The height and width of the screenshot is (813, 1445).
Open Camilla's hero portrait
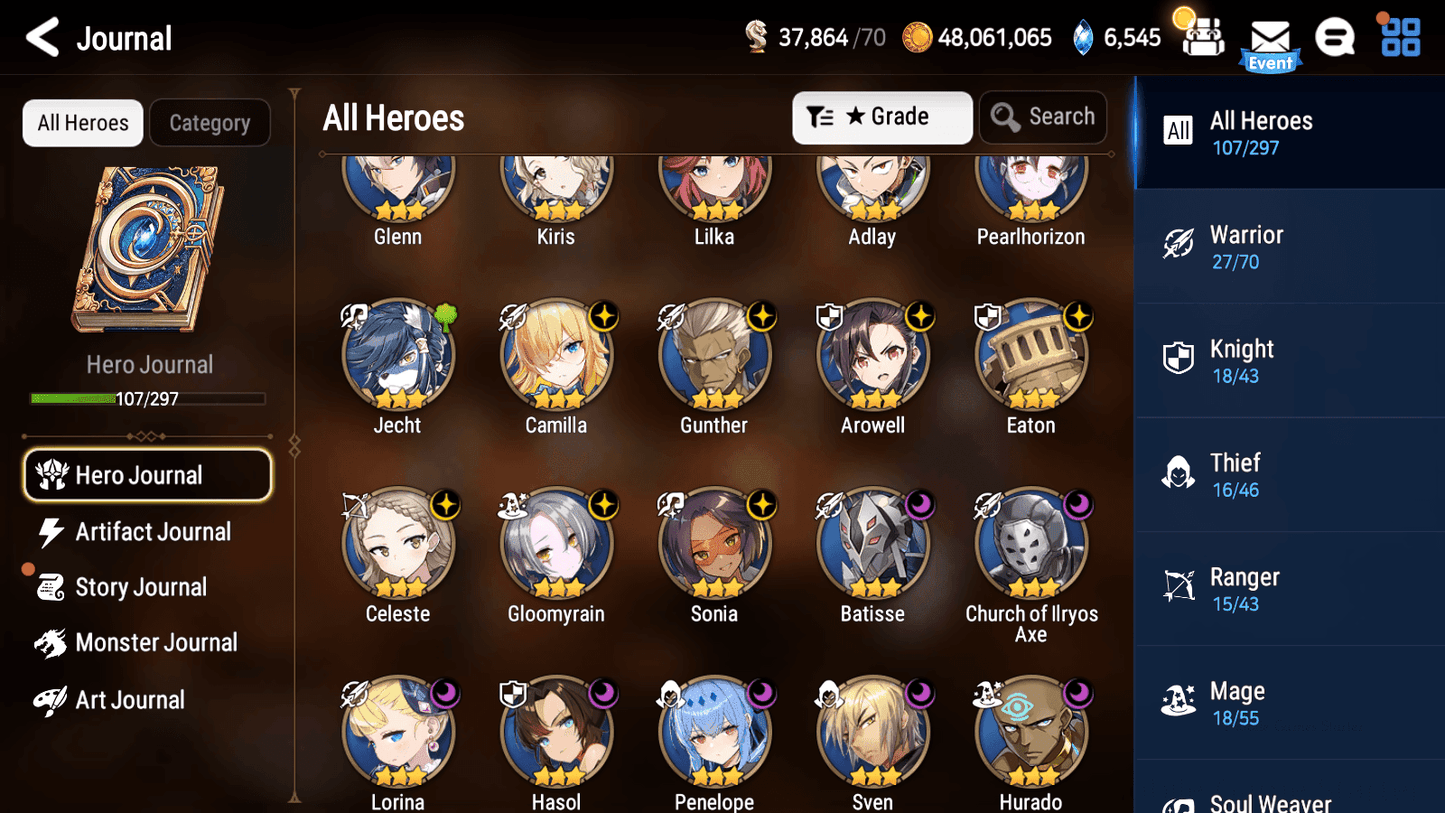(x=556, y=355)
